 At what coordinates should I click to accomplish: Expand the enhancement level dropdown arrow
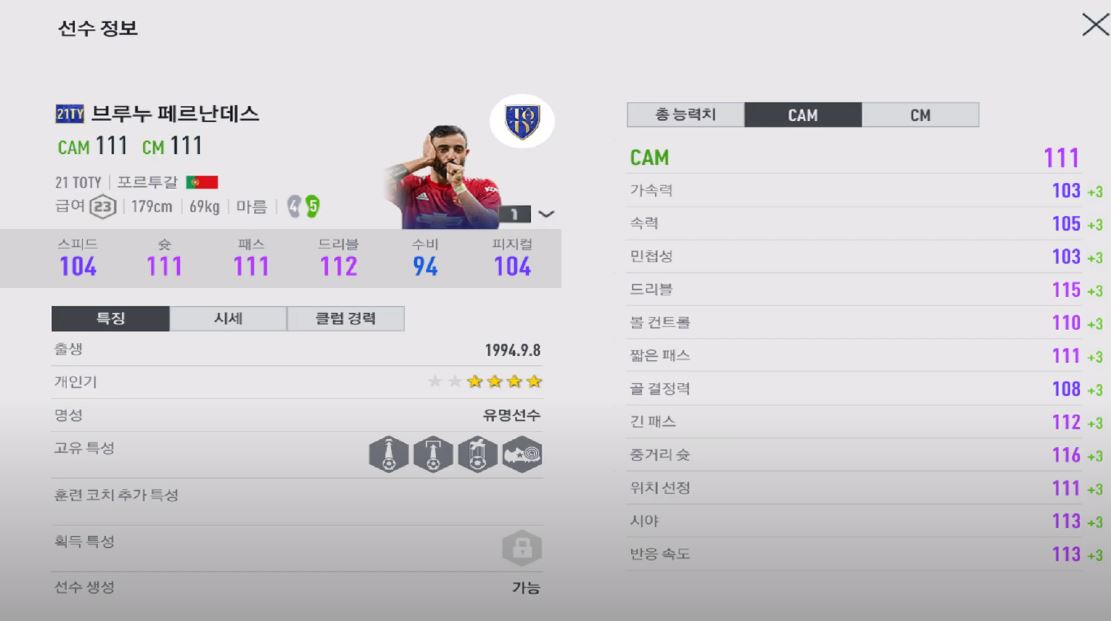coord(546,213)
